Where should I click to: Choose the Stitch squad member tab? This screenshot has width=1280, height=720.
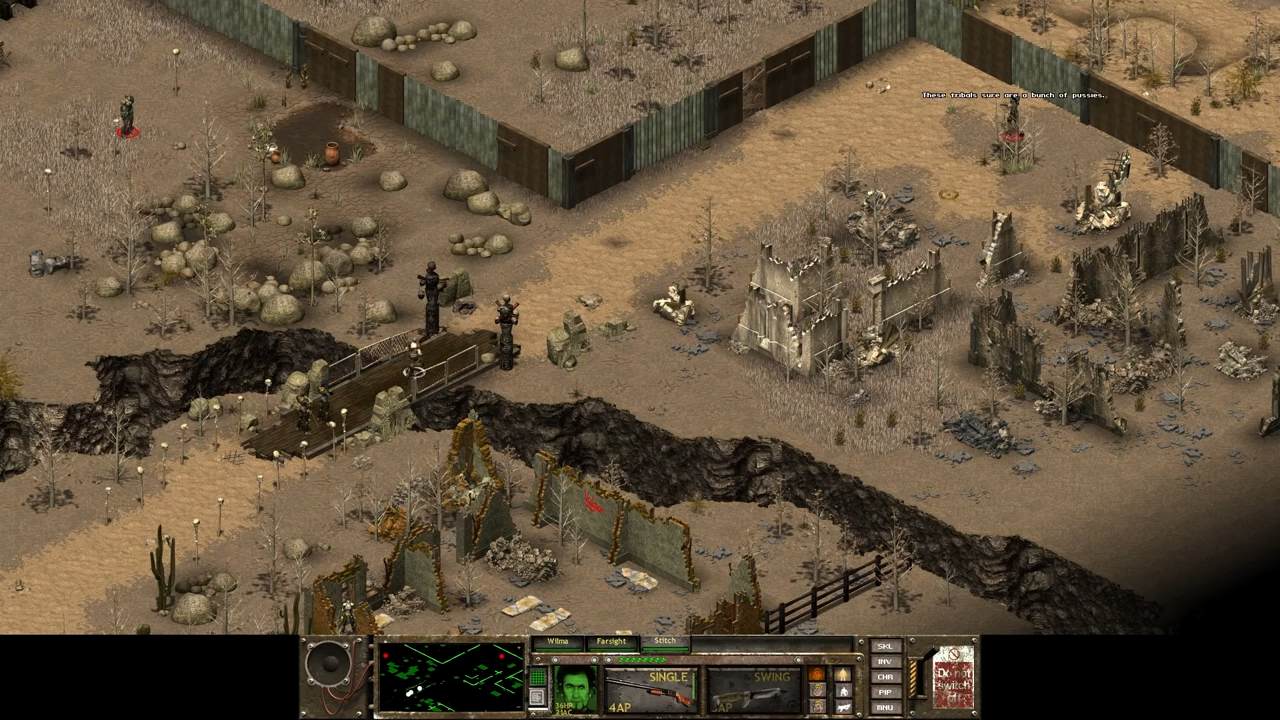click(x=665, y=642)
